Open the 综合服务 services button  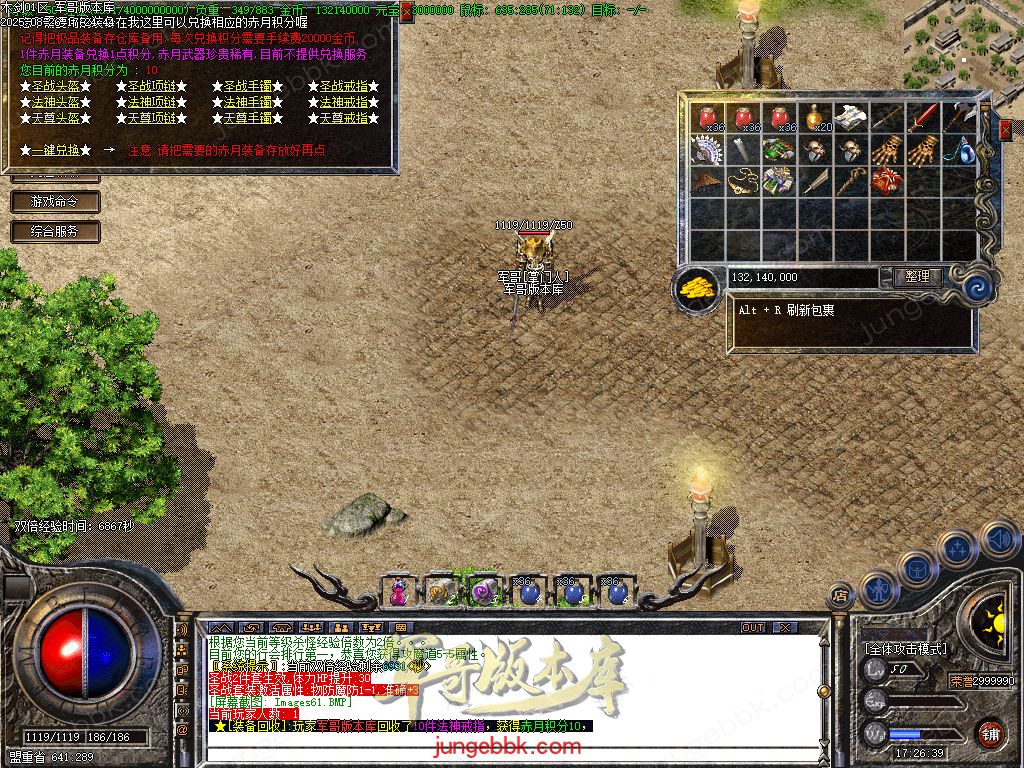coord(56,231)
